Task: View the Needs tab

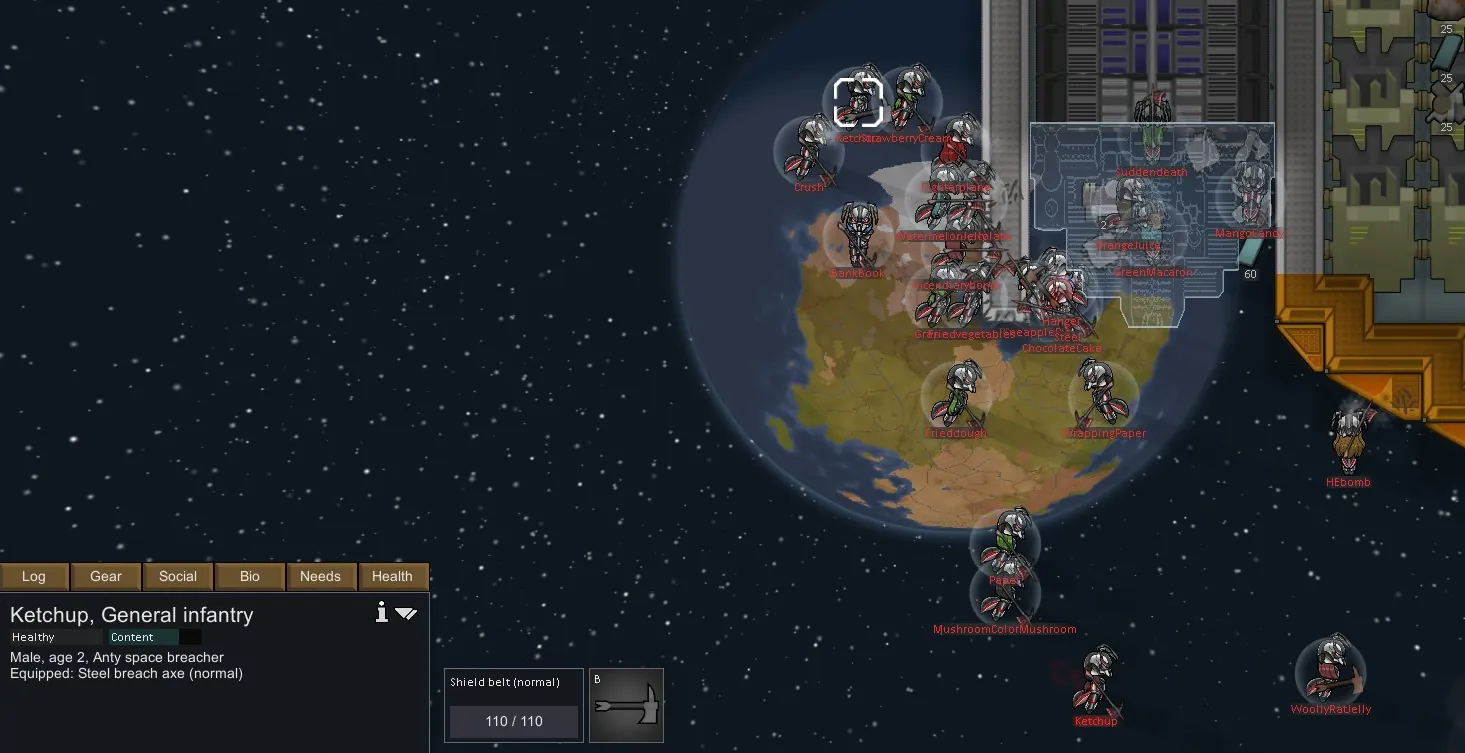Action: [x=321, y=576]
